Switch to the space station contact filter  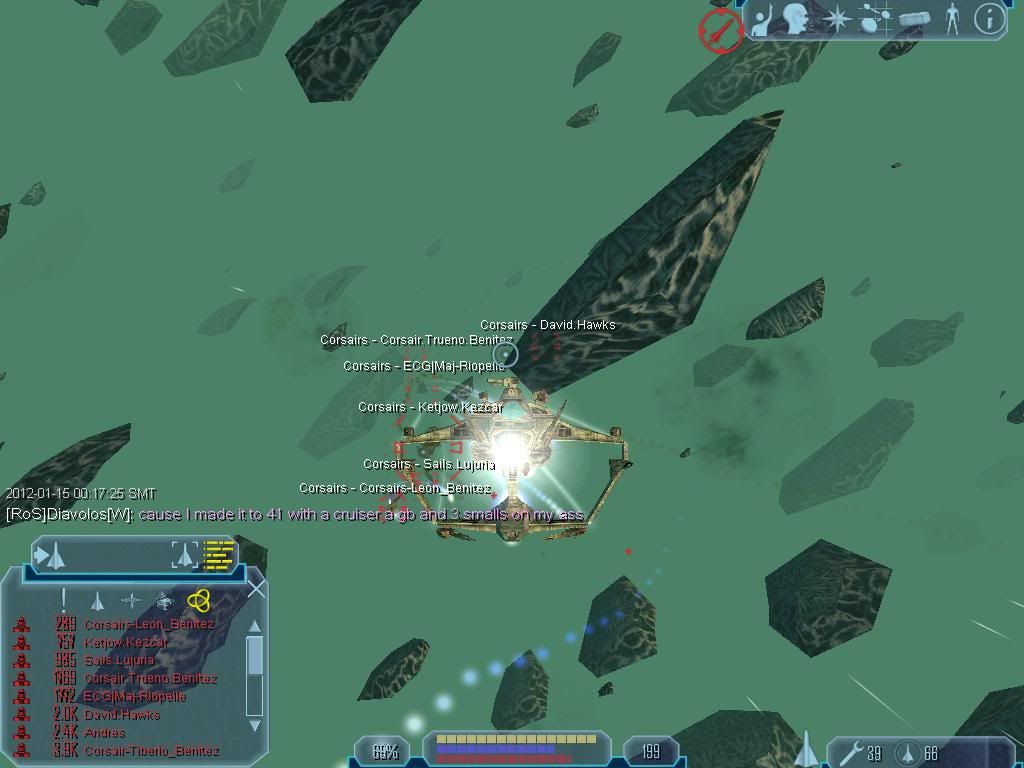(x=165, y=601)
